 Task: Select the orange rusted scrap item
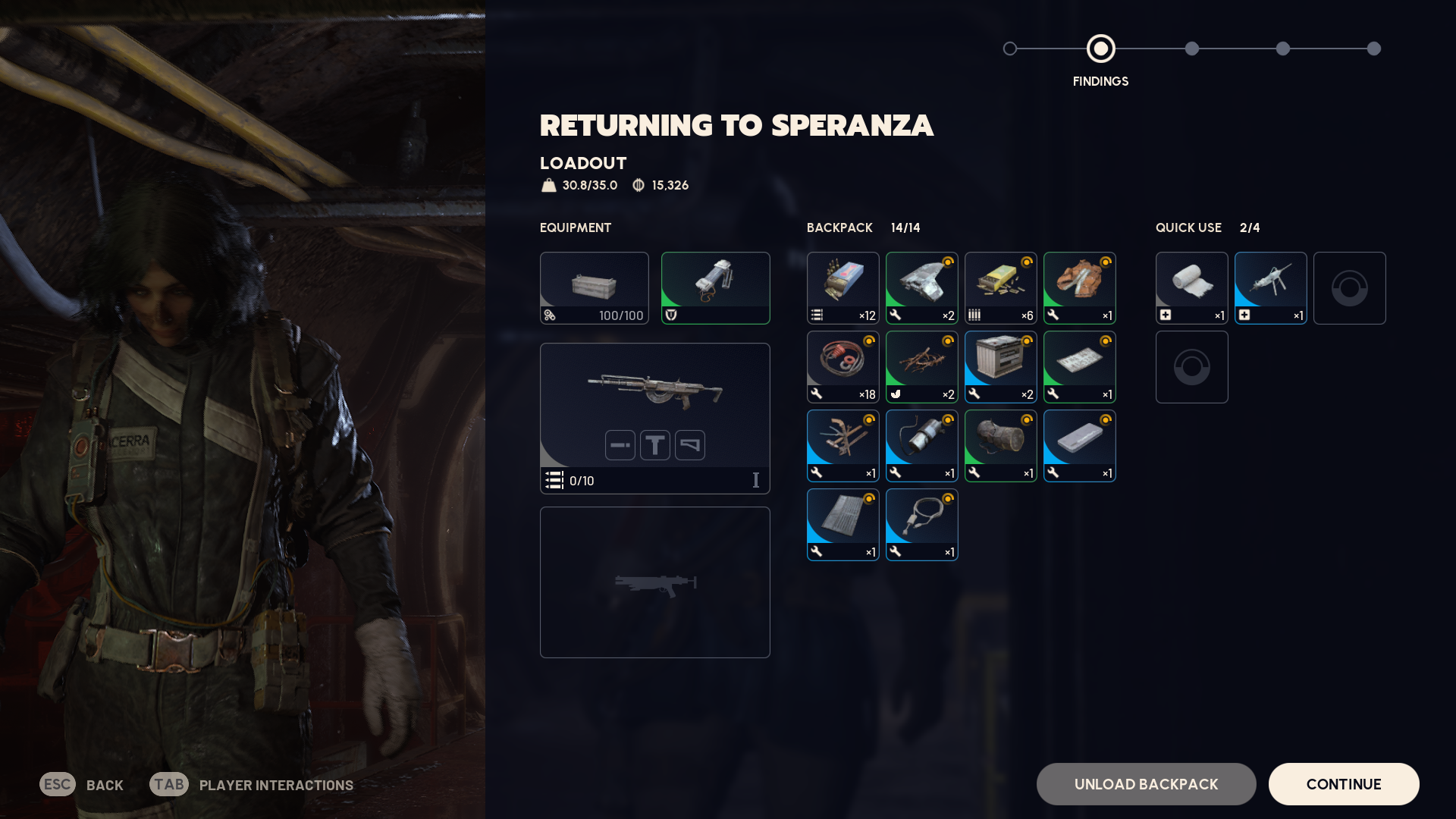1079,288
